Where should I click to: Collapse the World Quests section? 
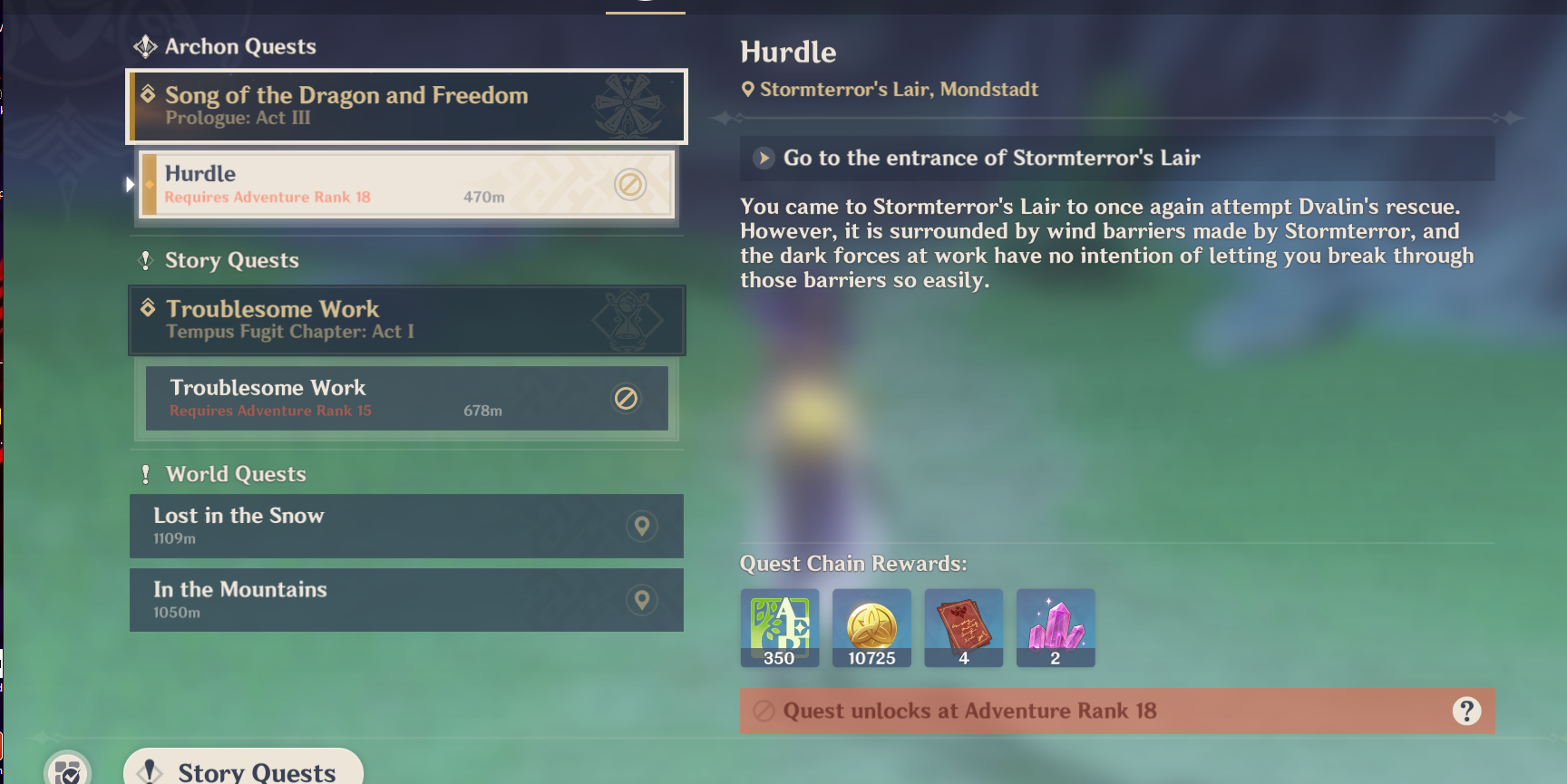[235, 473]
